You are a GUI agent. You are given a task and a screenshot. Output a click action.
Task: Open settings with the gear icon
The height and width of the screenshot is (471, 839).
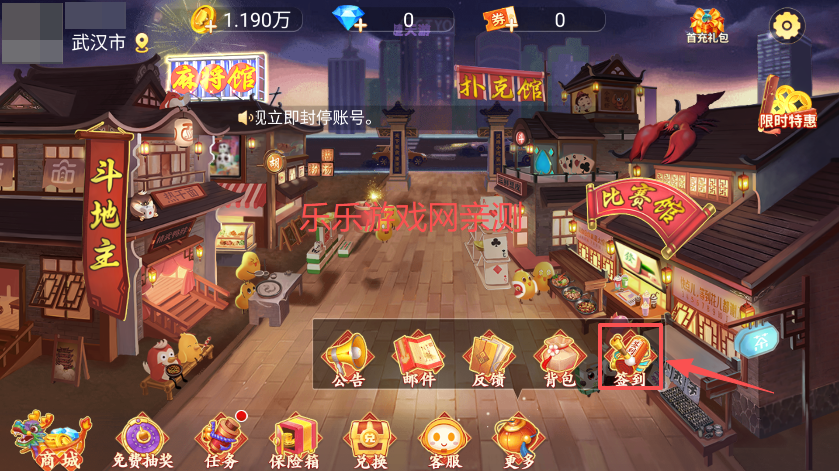786,24
